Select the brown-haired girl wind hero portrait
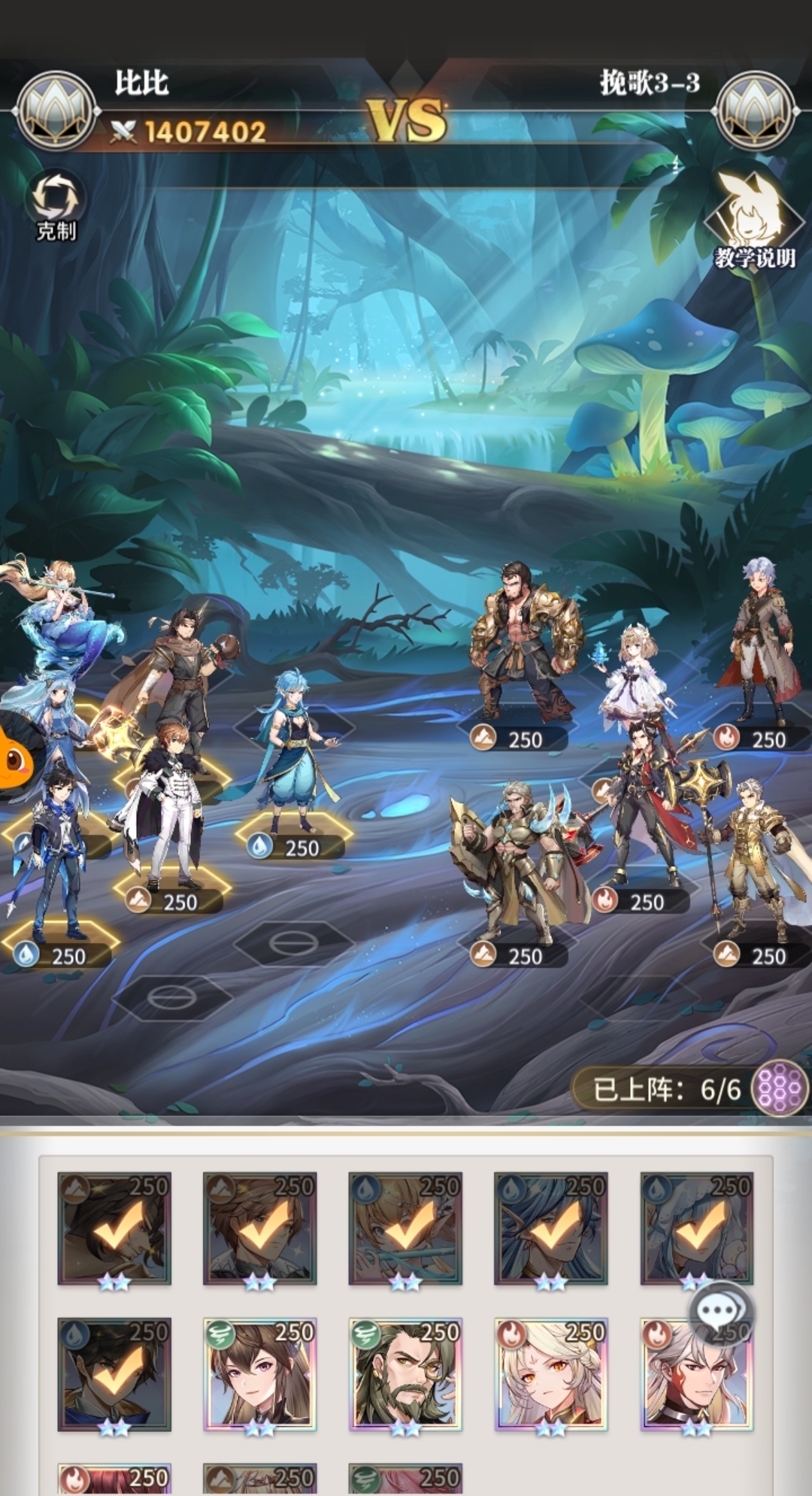 point(259,1374)
